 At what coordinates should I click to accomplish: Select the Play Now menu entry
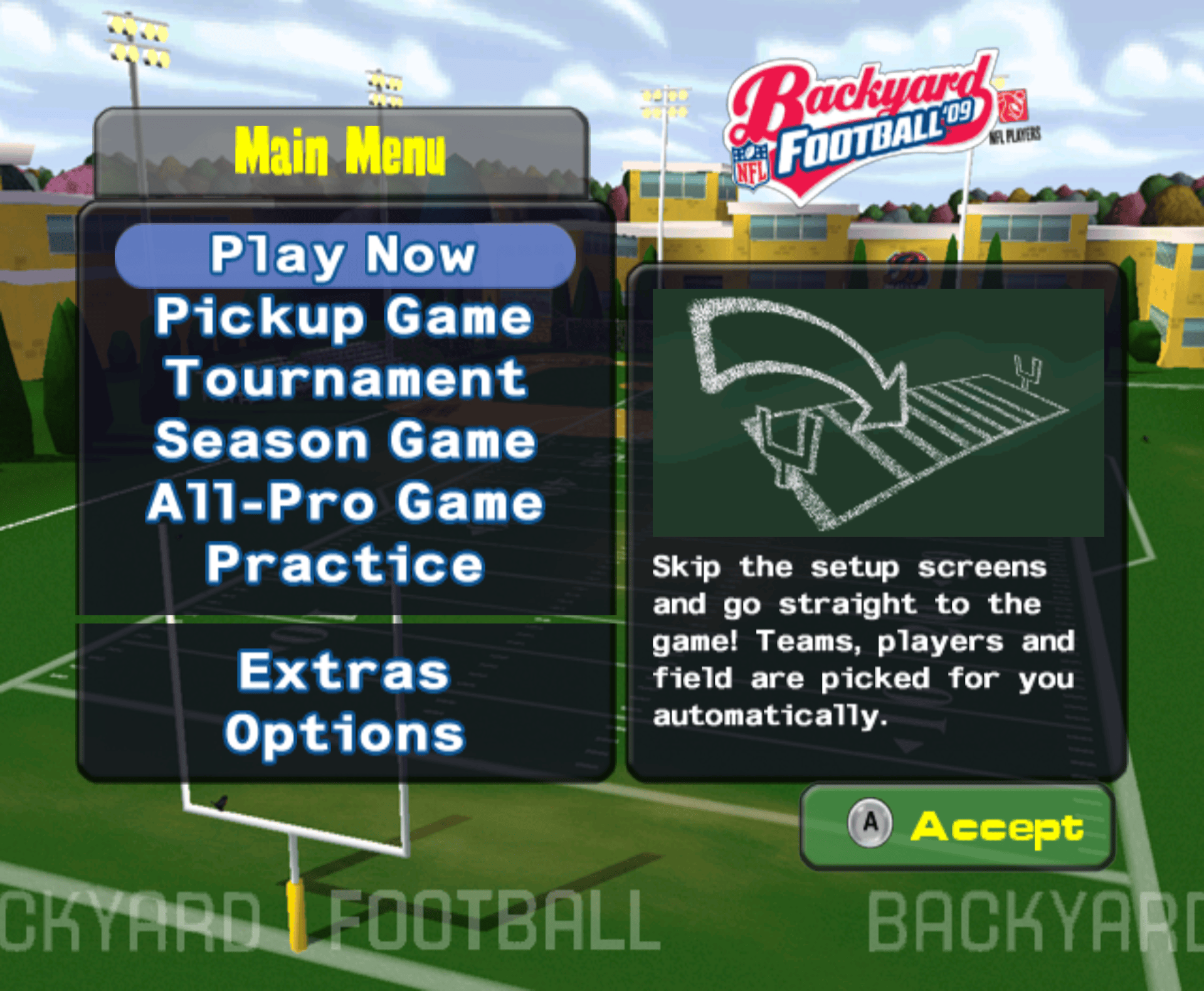coord(344,255)
